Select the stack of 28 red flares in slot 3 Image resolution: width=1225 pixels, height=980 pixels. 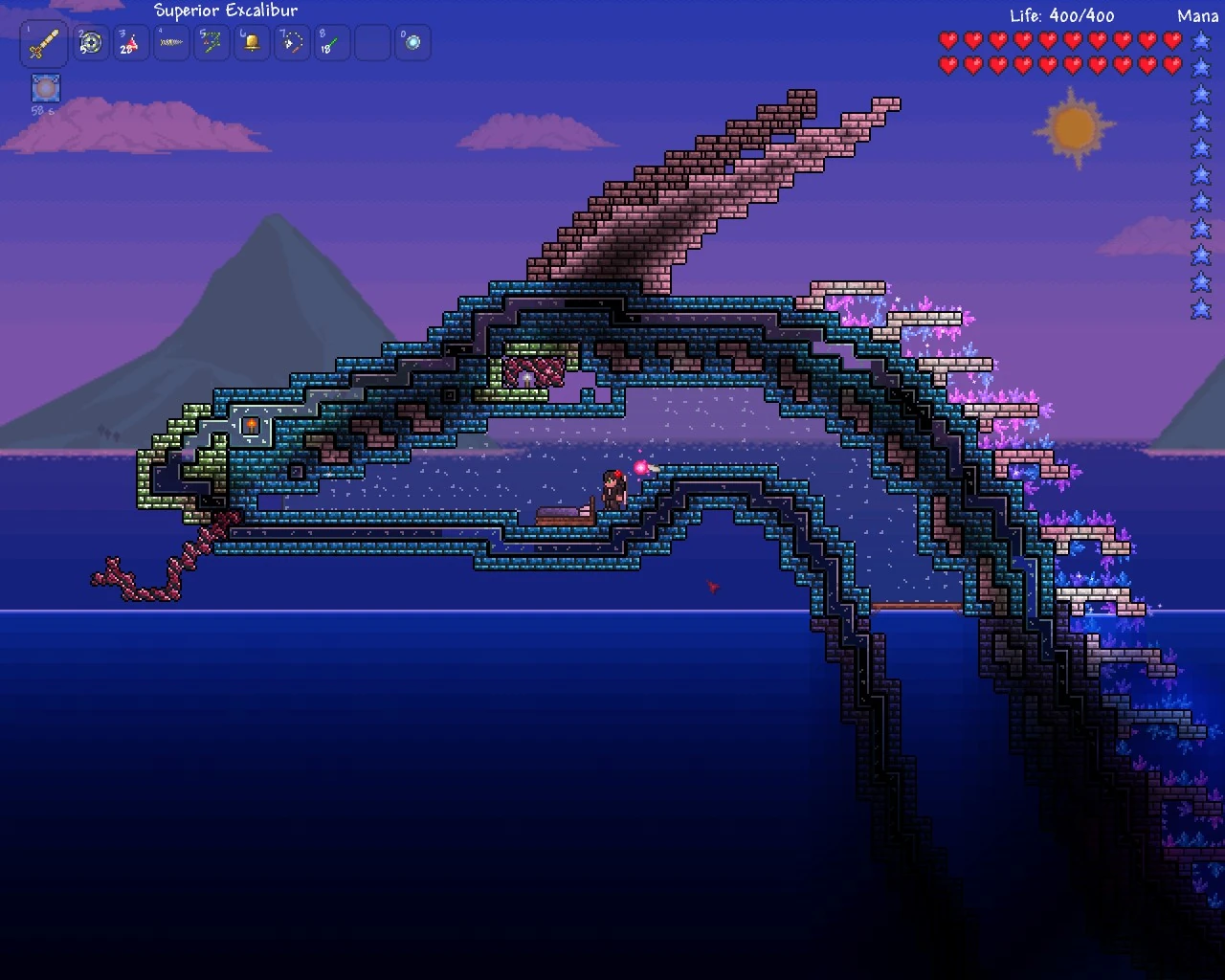(130, 42)
